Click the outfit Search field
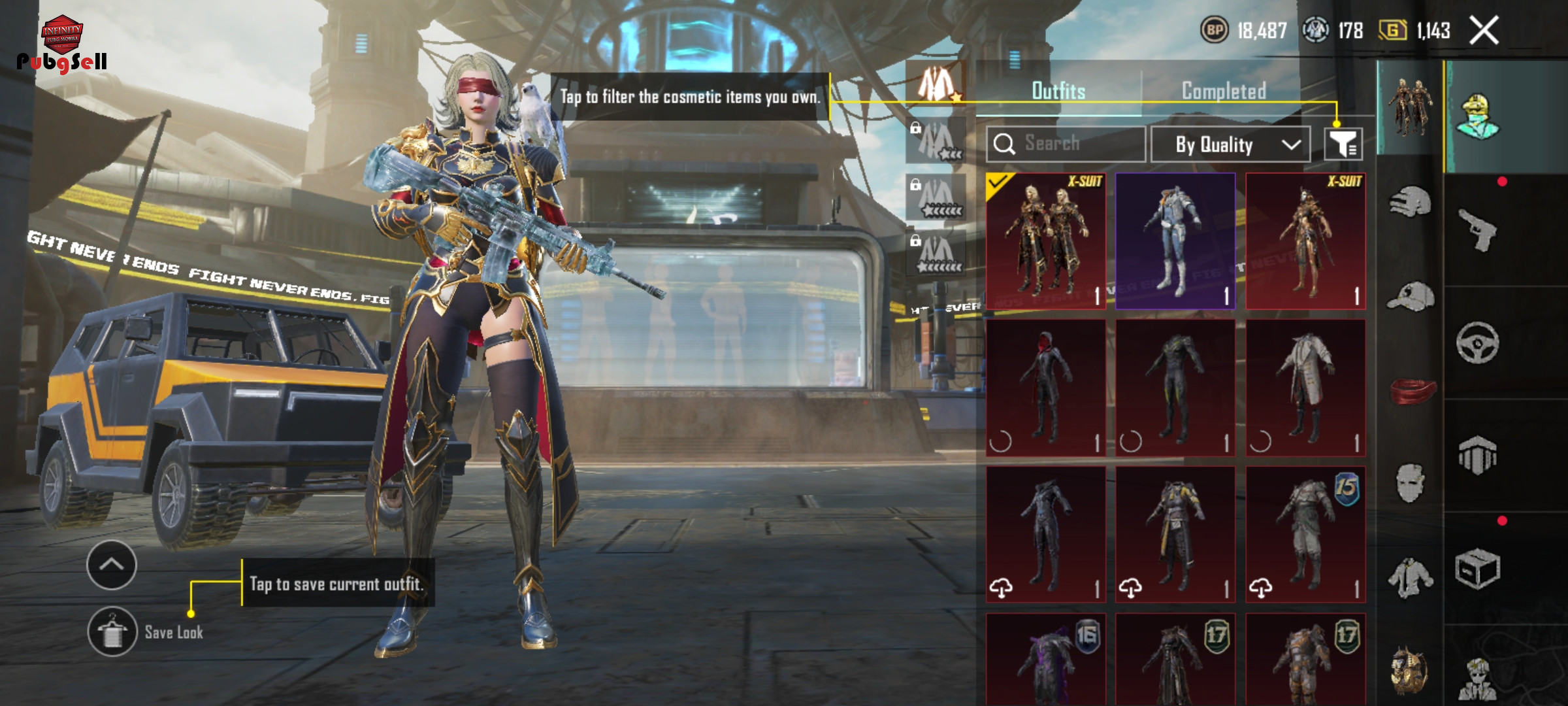Viewport: 1568px width, 706px height. (x=1066, y=144)
